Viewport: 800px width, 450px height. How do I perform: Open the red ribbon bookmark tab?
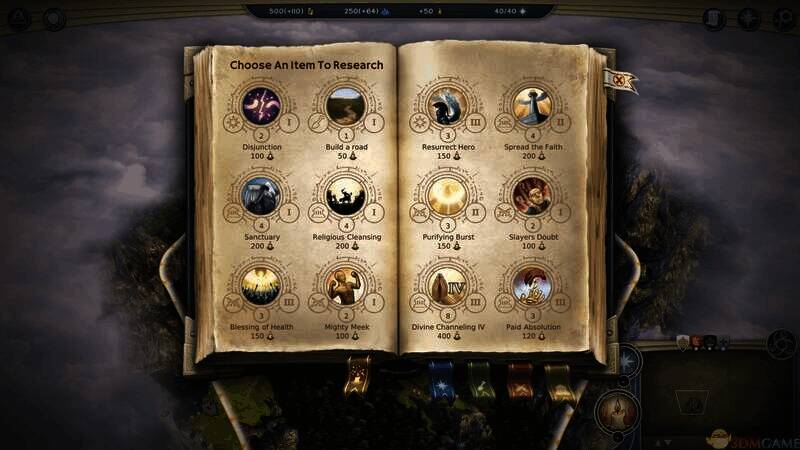(520, 381)
